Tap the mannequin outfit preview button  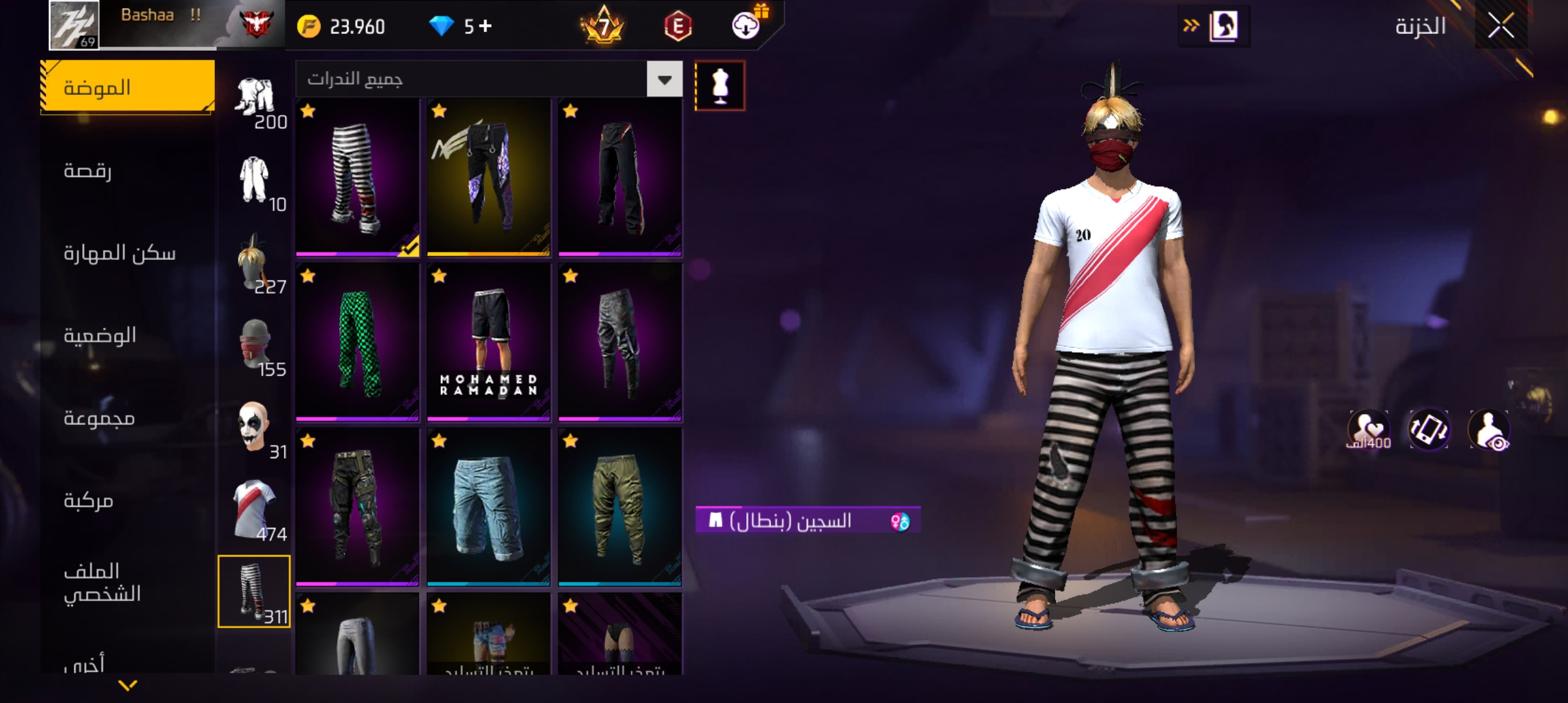pos(720,86)
